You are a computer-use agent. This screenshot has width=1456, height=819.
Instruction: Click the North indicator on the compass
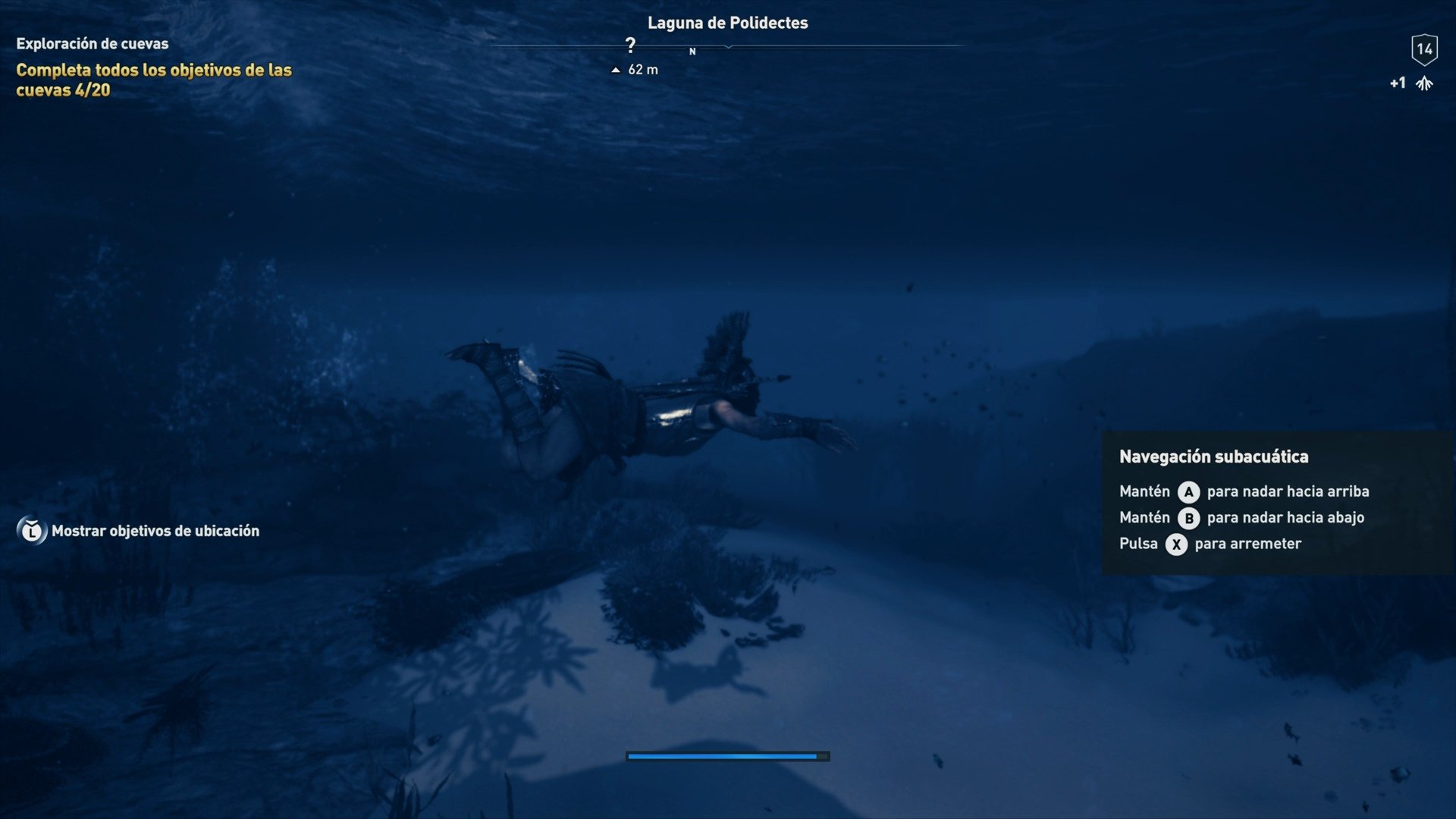692,53
